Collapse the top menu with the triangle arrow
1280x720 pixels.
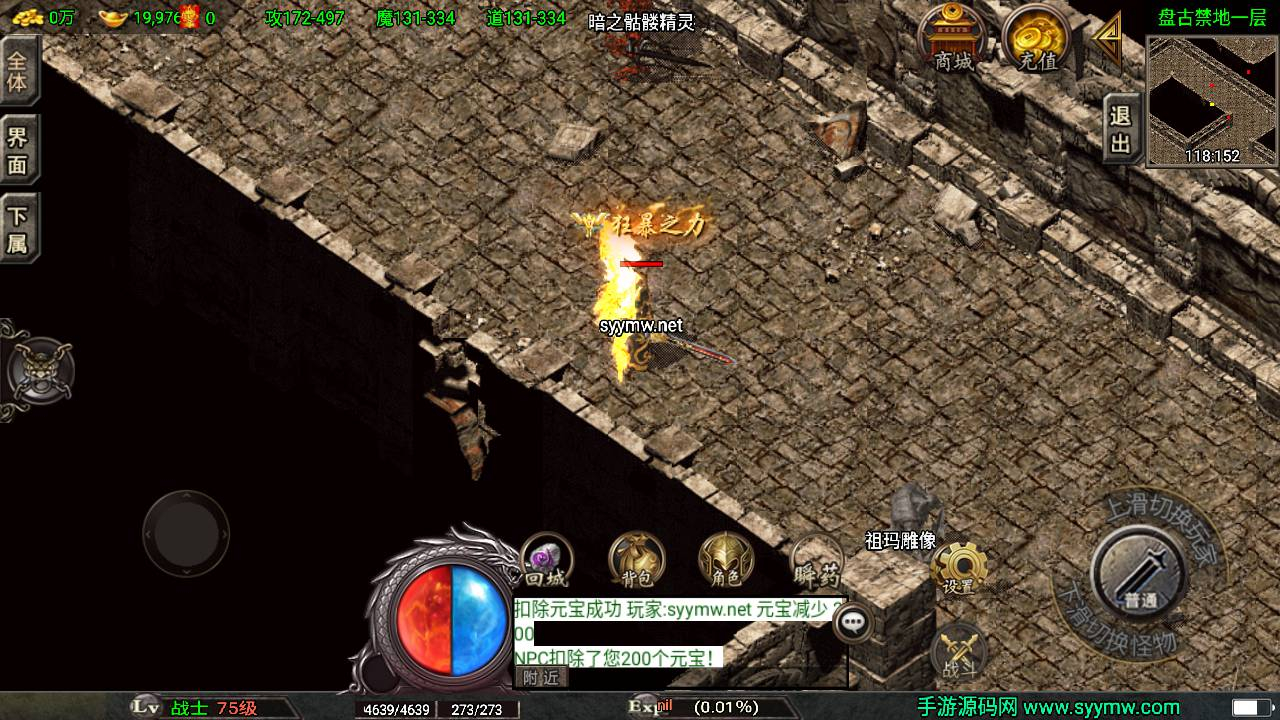pos(1107,40)
